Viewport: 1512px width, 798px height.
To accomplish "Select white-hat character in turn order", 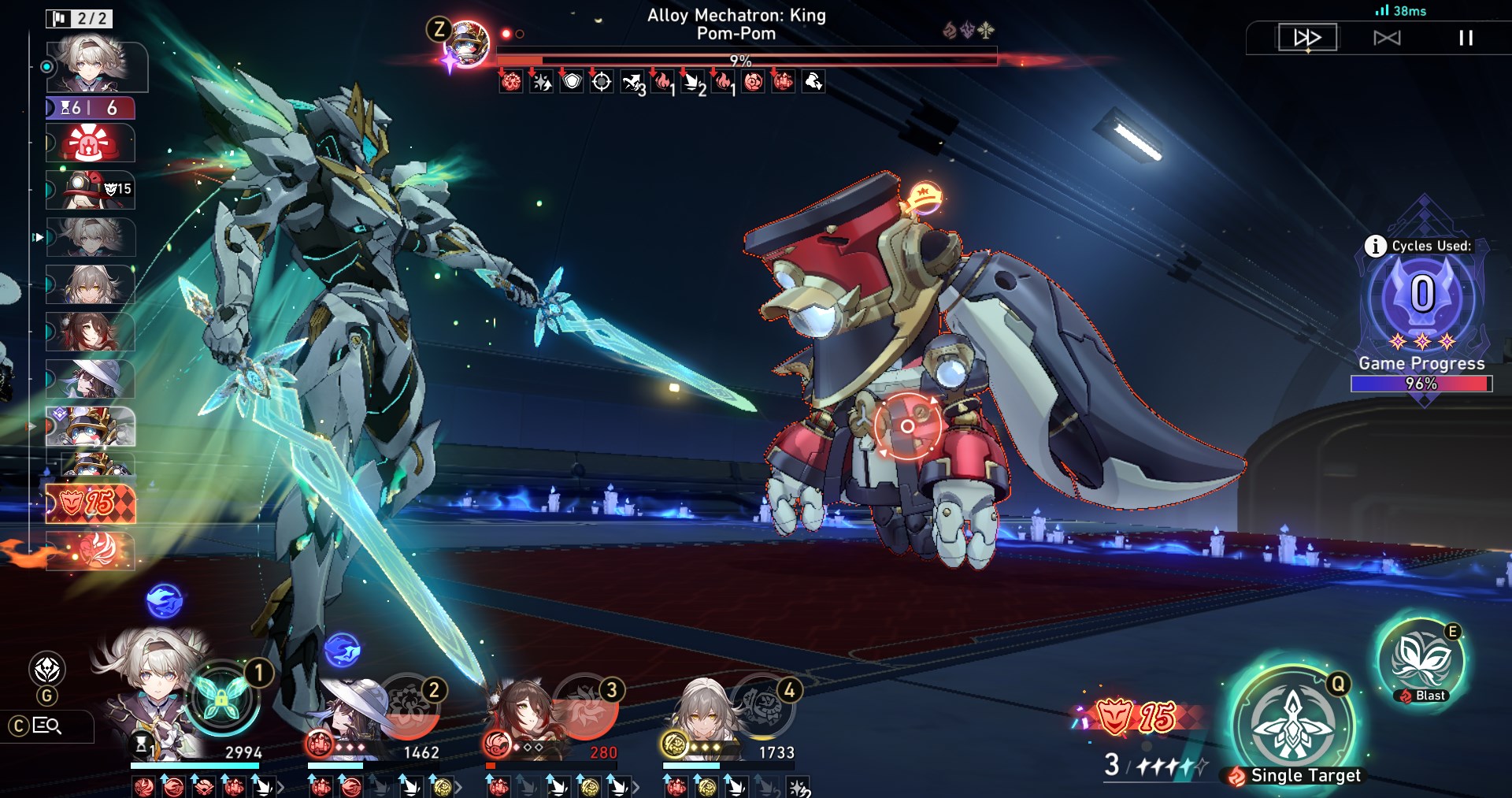I will tap(91, 379).
